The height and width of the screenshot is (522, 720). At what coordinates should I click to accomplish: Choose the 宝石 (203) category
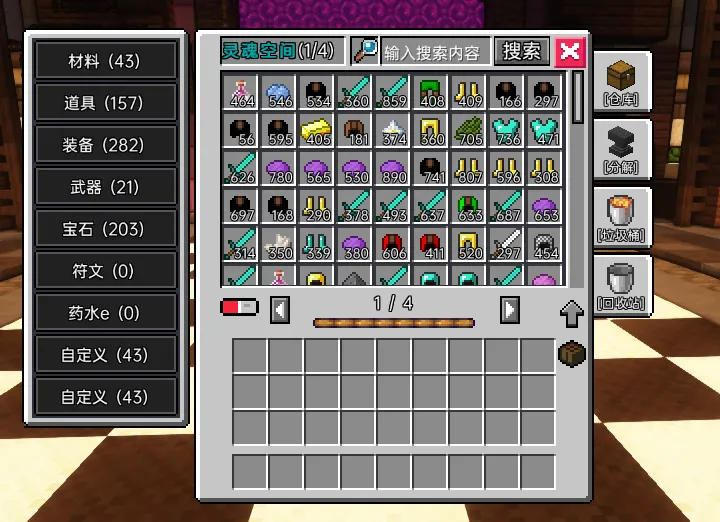pyautogui.click(x=104, y=229)
